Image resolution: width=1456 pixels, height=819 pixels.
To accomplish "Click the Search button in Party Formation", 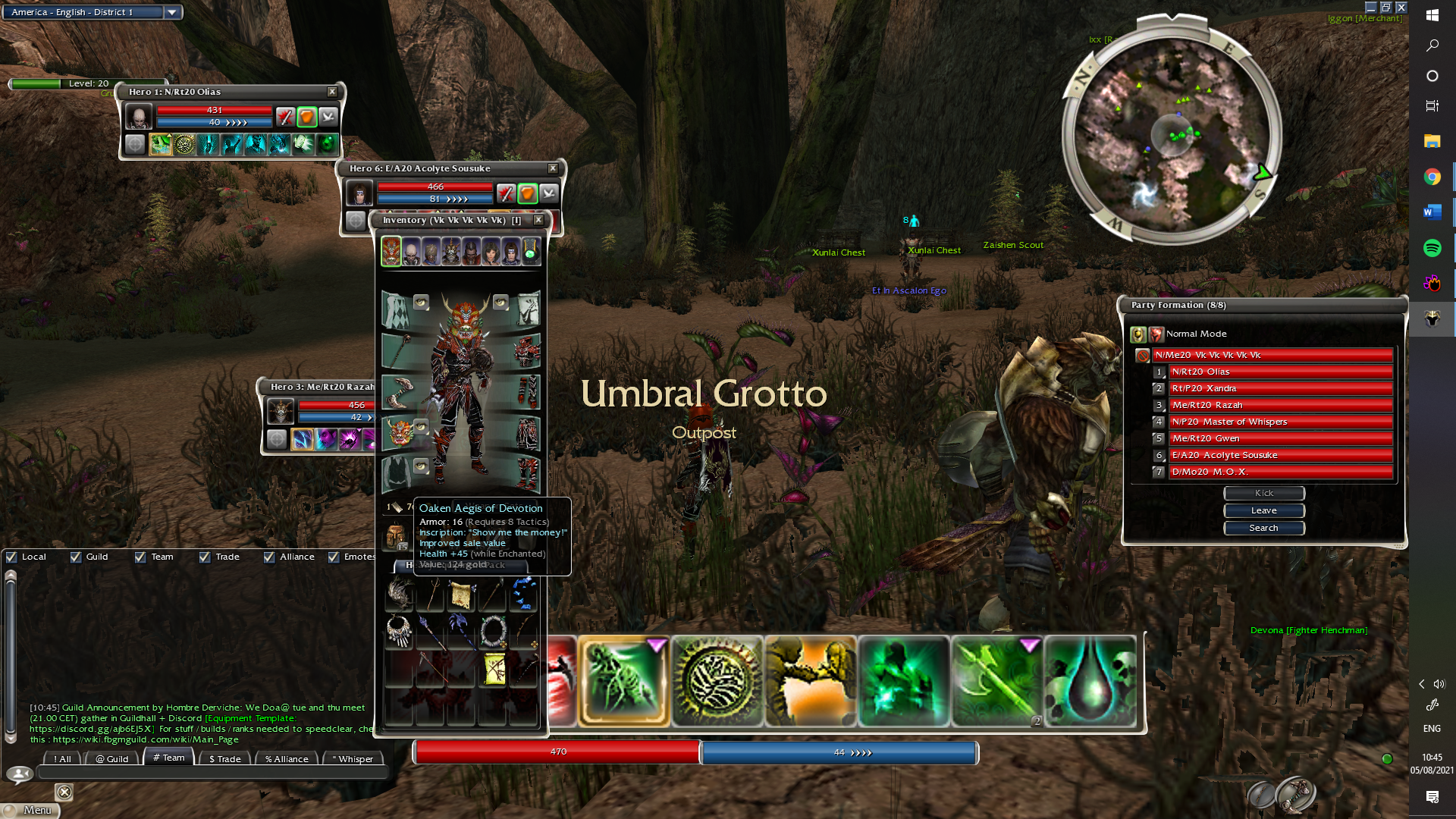I will tap(1263, 528).
